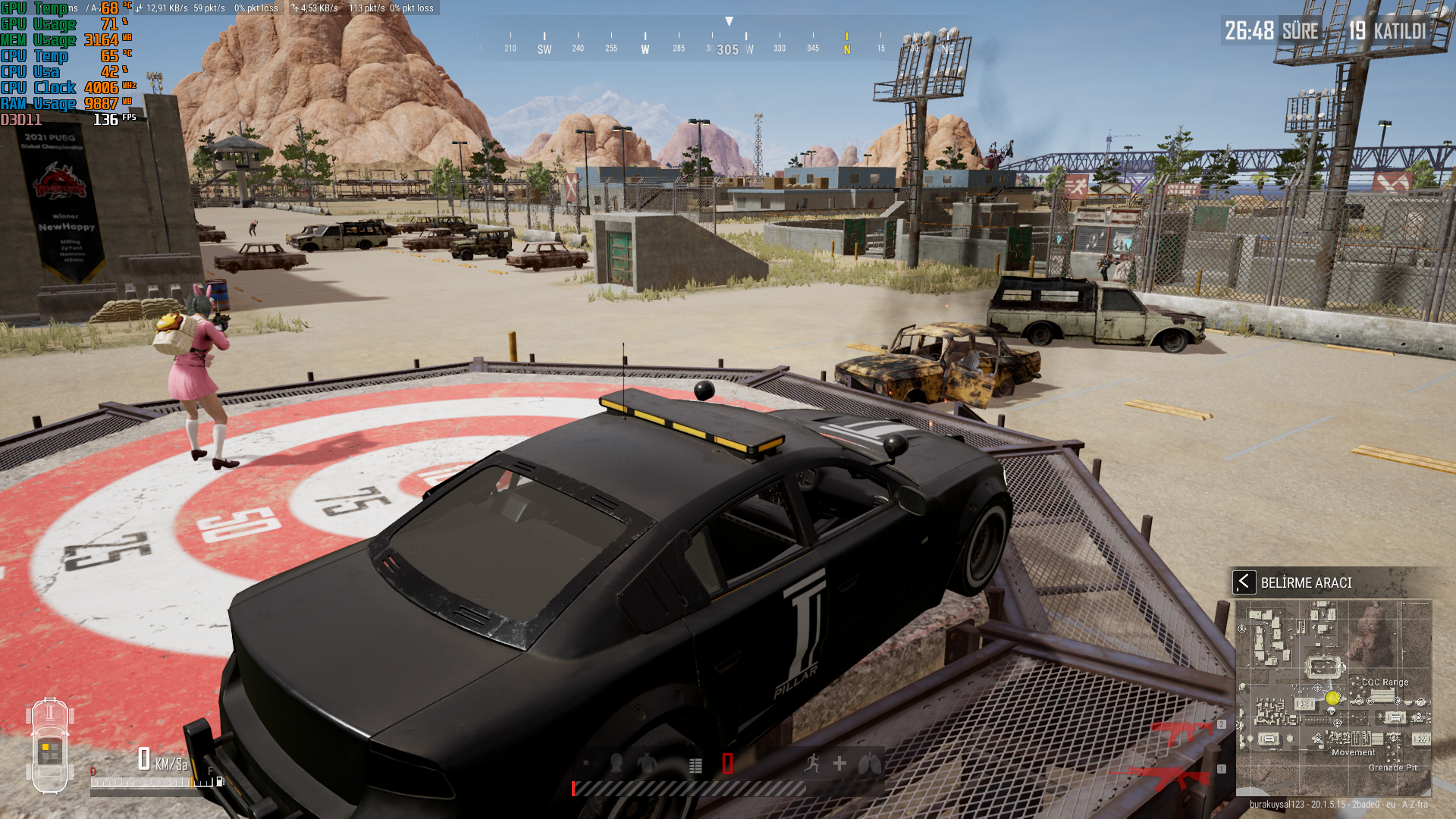Image resolution: width=1456 pixels, height=819 pixels.
Task: Click the plus-shaped healing icon
Action: click(839, 764)
